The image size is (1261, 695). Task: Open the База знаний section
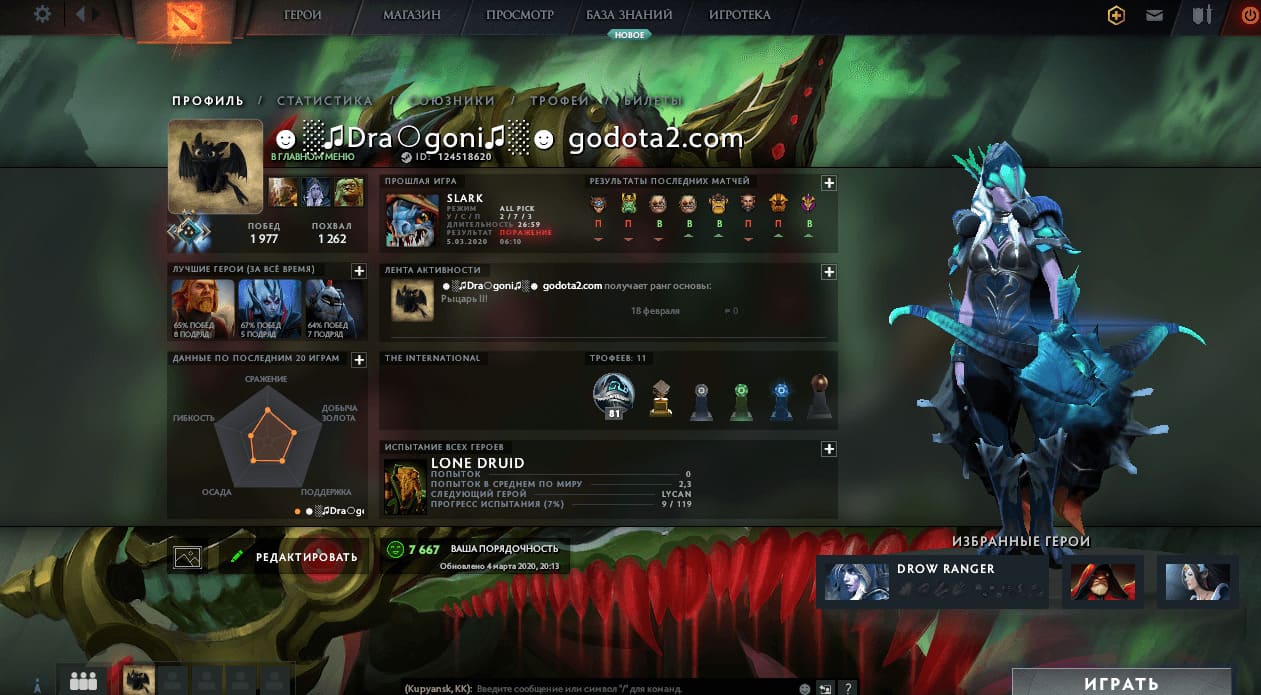point(629,16)
